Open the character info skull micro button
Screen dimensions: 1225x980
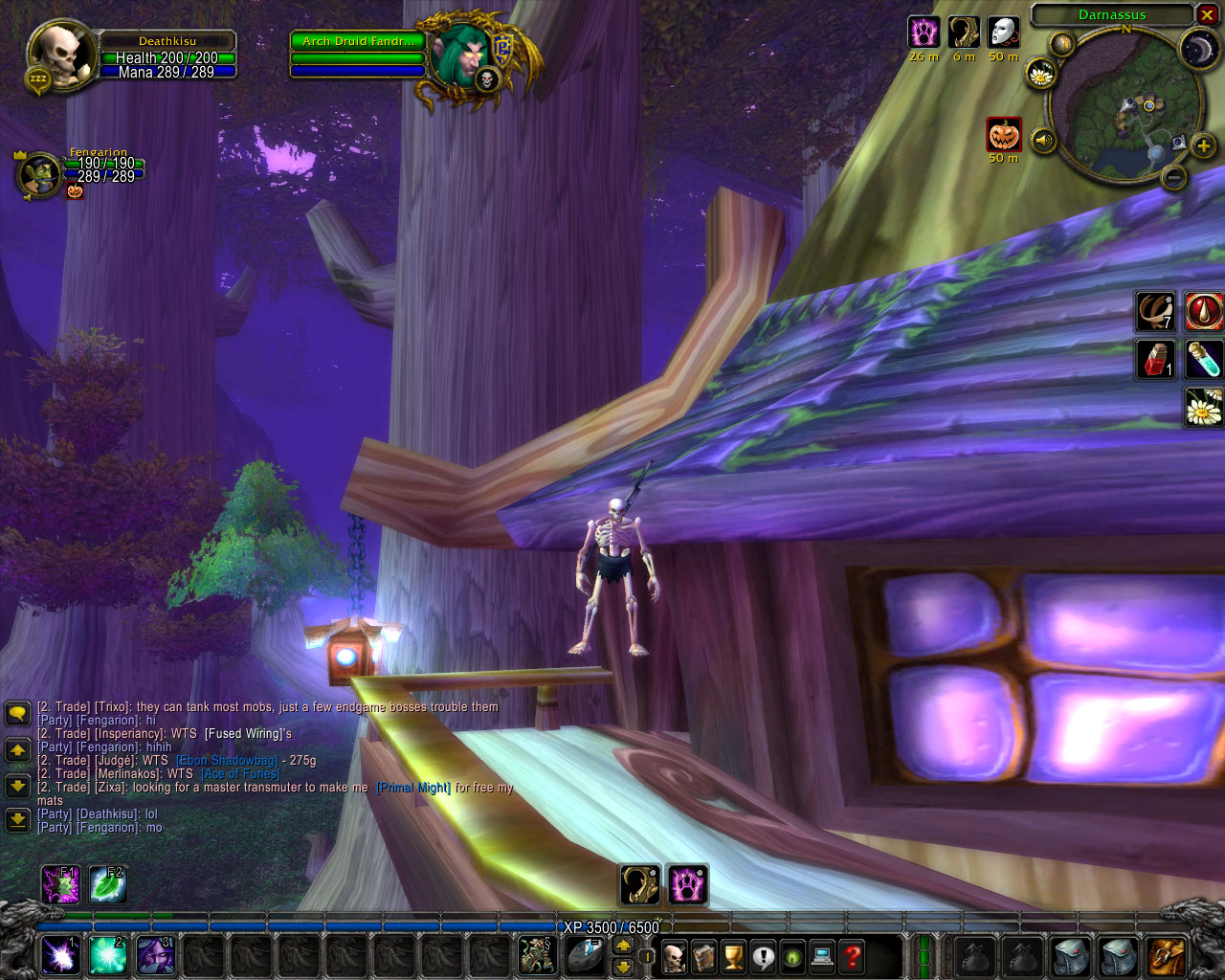pos(674,955)
